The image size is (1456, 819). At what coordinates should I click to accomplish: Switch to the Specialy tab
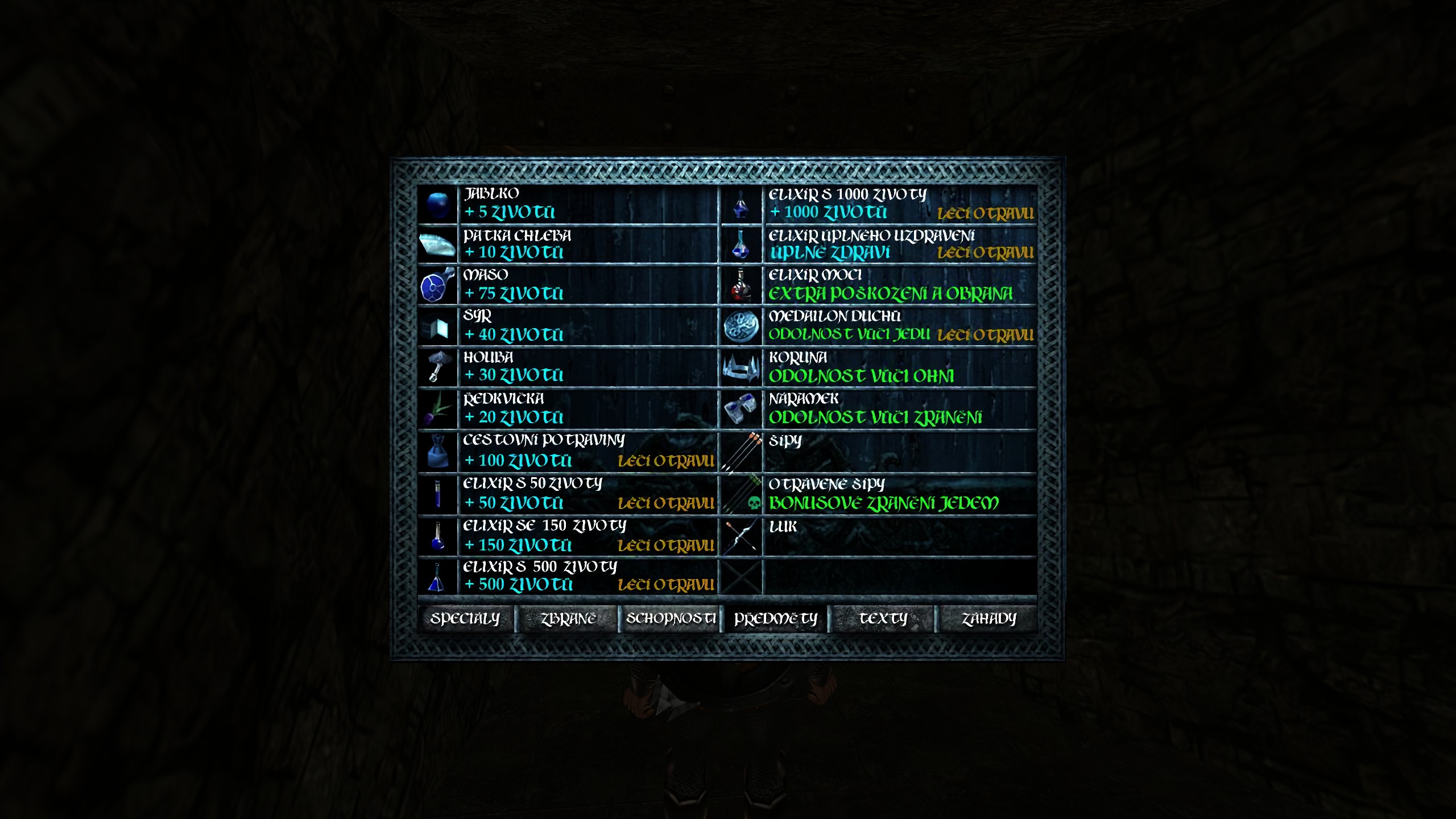point(465,618)
